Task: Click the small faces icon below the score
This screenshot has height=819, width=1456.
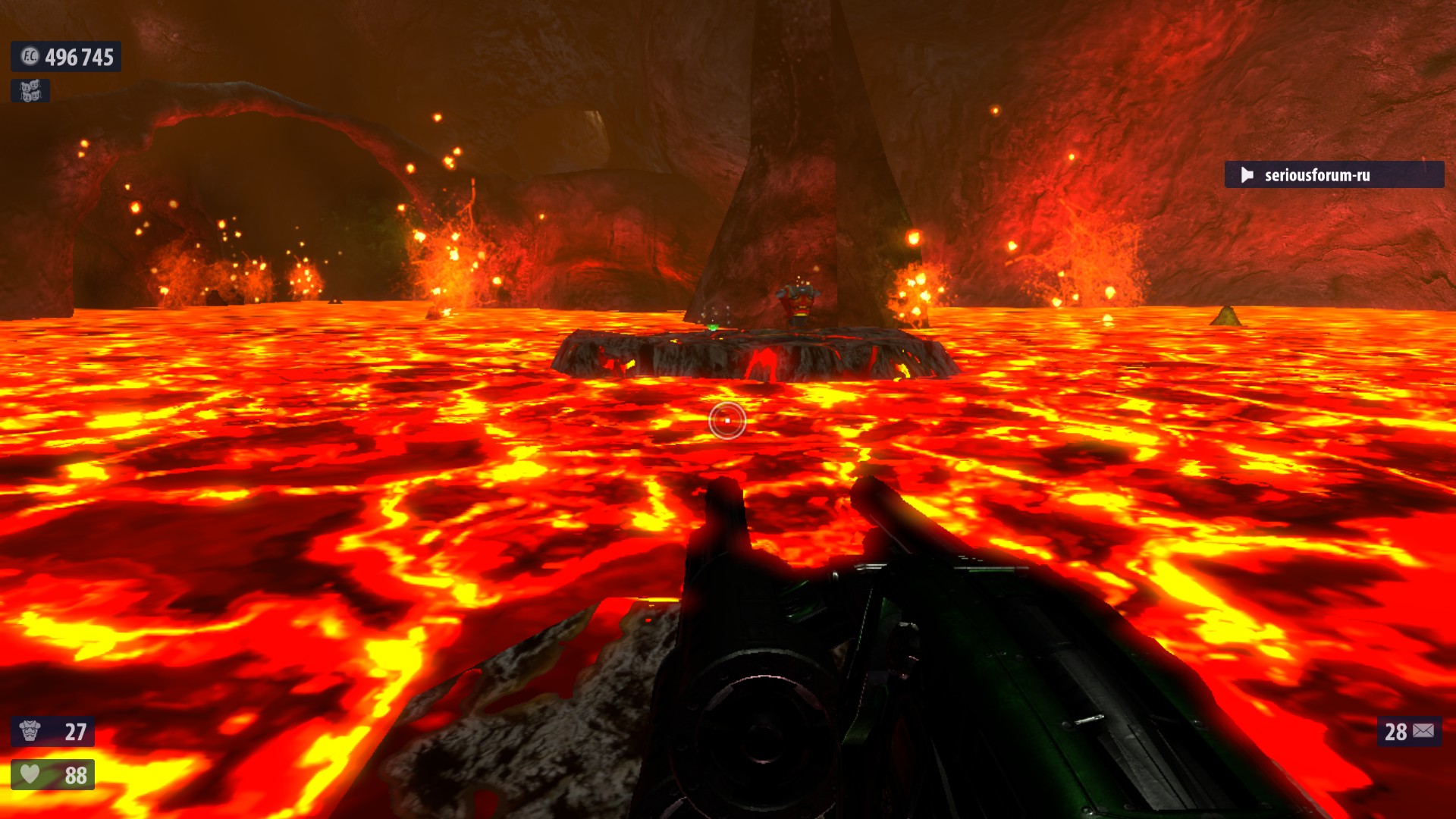Action: coord(30,91)
